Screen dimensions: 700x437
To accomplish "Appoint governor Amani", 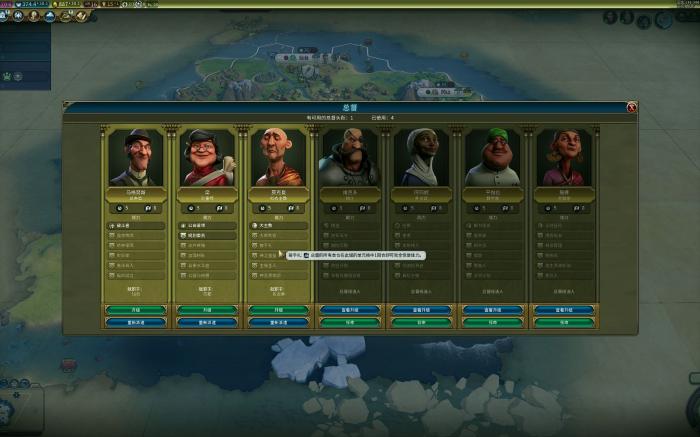I will pyautogui.click(x=422, y=322).
